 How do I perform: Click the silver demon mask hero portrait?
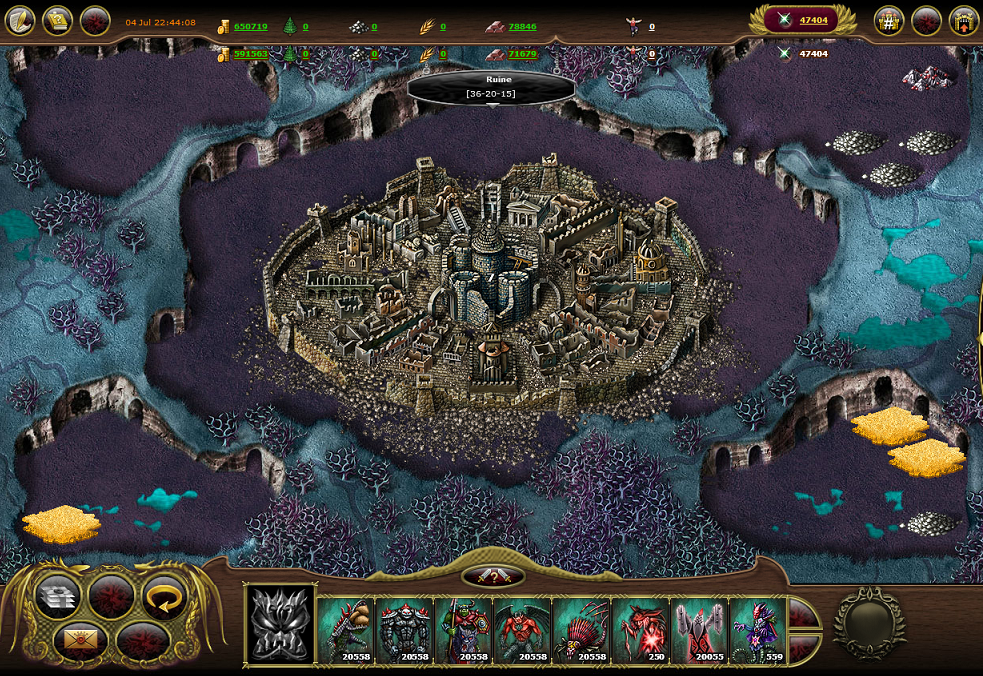[x=280, y=626]
